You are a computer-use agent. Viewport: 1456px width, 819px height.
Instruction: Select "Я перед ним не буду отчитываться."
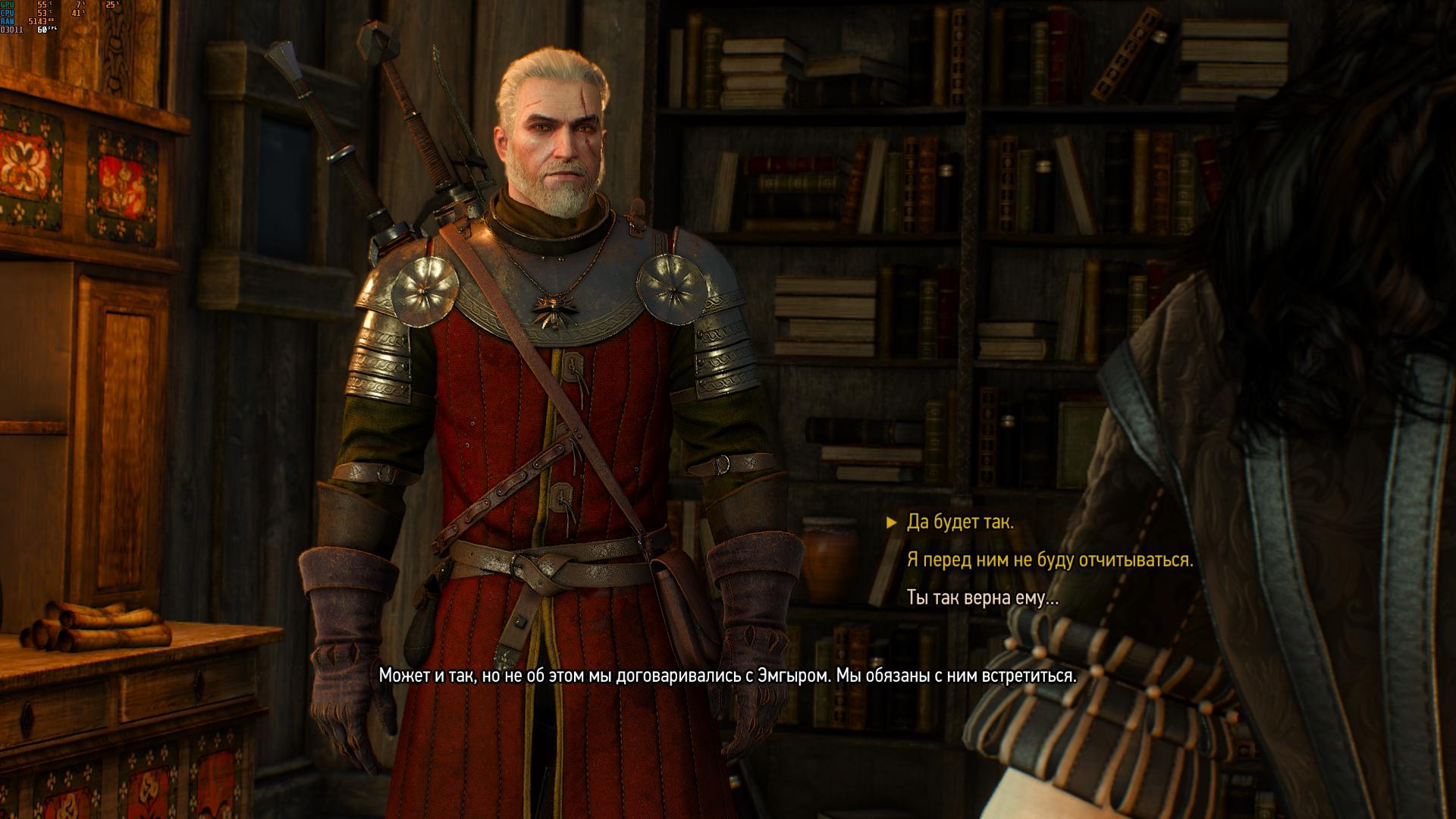1050,560
